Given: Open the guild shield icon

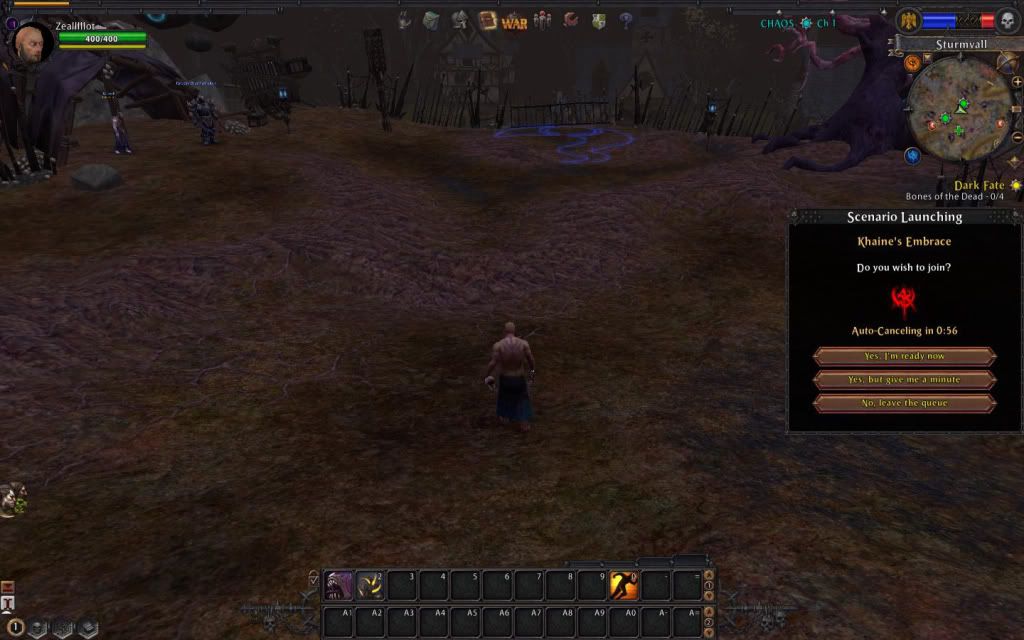Looking at the screenshot, I should point(598,20).
